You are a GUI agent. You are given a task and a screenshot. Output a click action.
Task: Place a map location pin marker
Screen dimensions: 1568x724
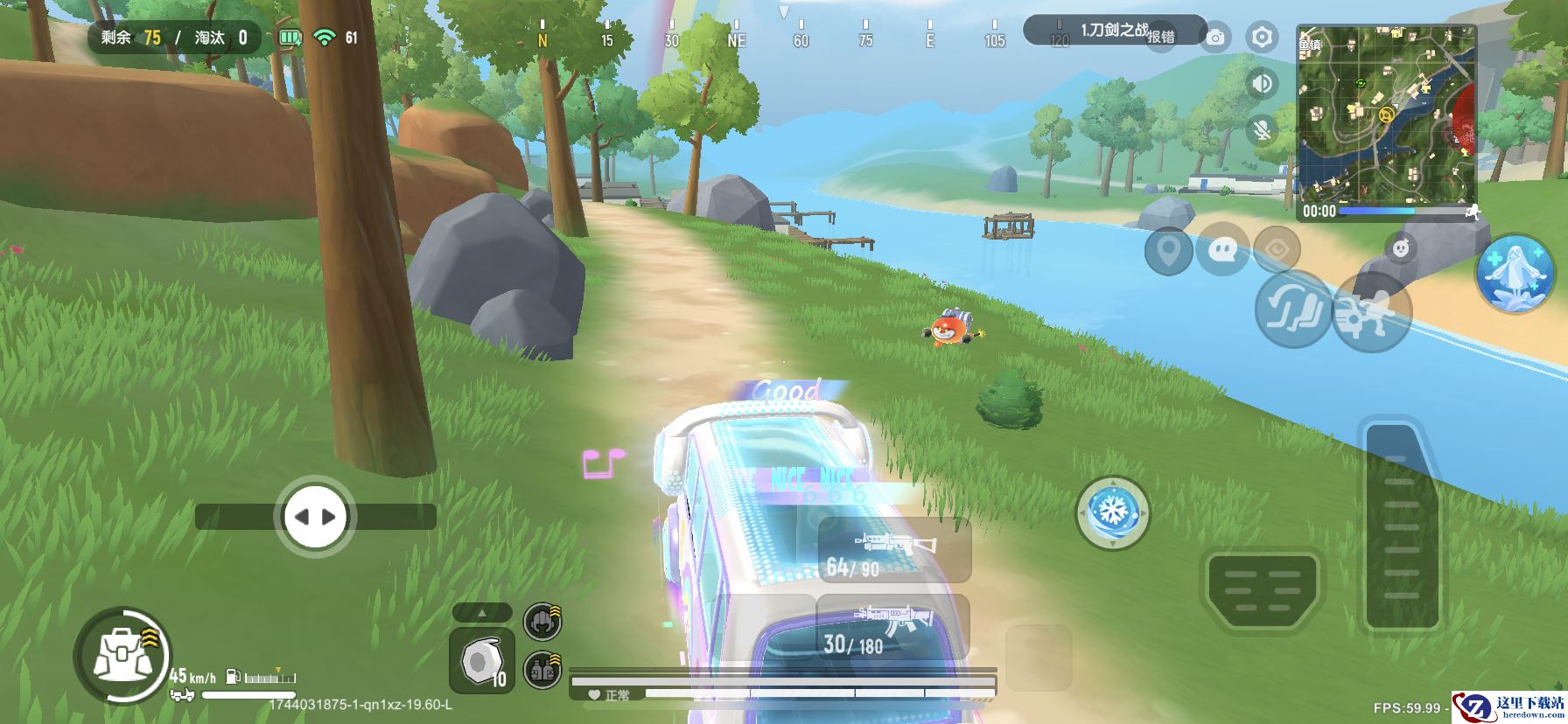1168,251
